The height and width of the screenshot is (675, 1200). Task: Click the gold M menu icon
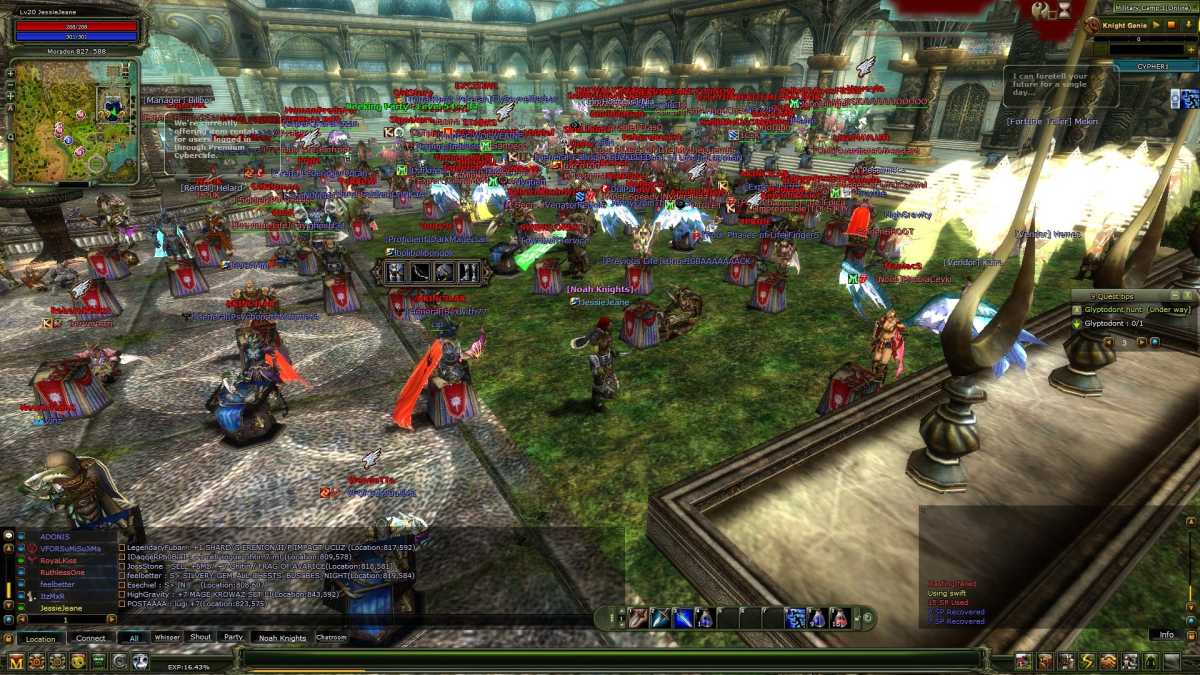[14, 661]
